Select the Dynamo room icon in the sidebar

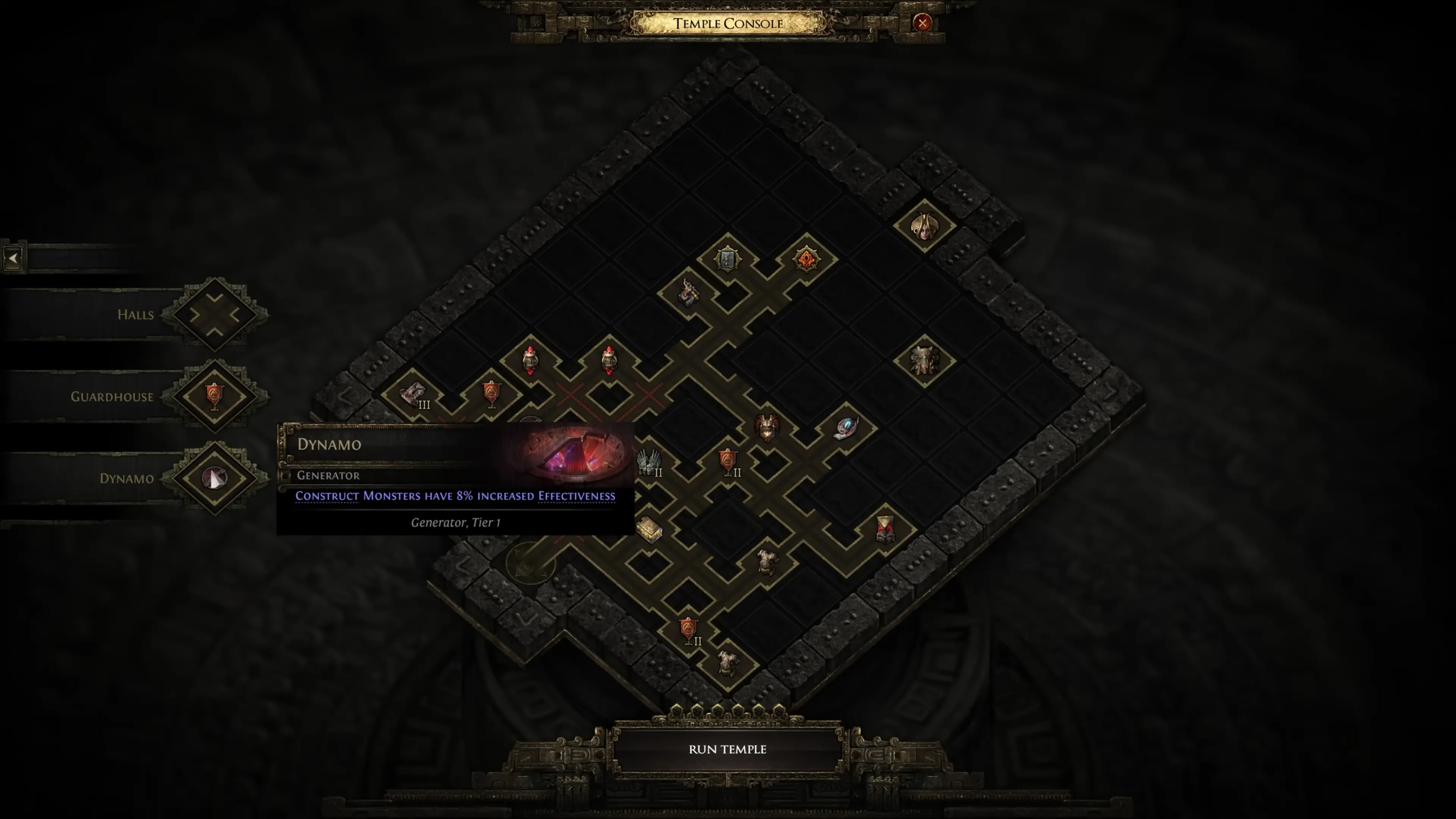[x=215, y=478]
